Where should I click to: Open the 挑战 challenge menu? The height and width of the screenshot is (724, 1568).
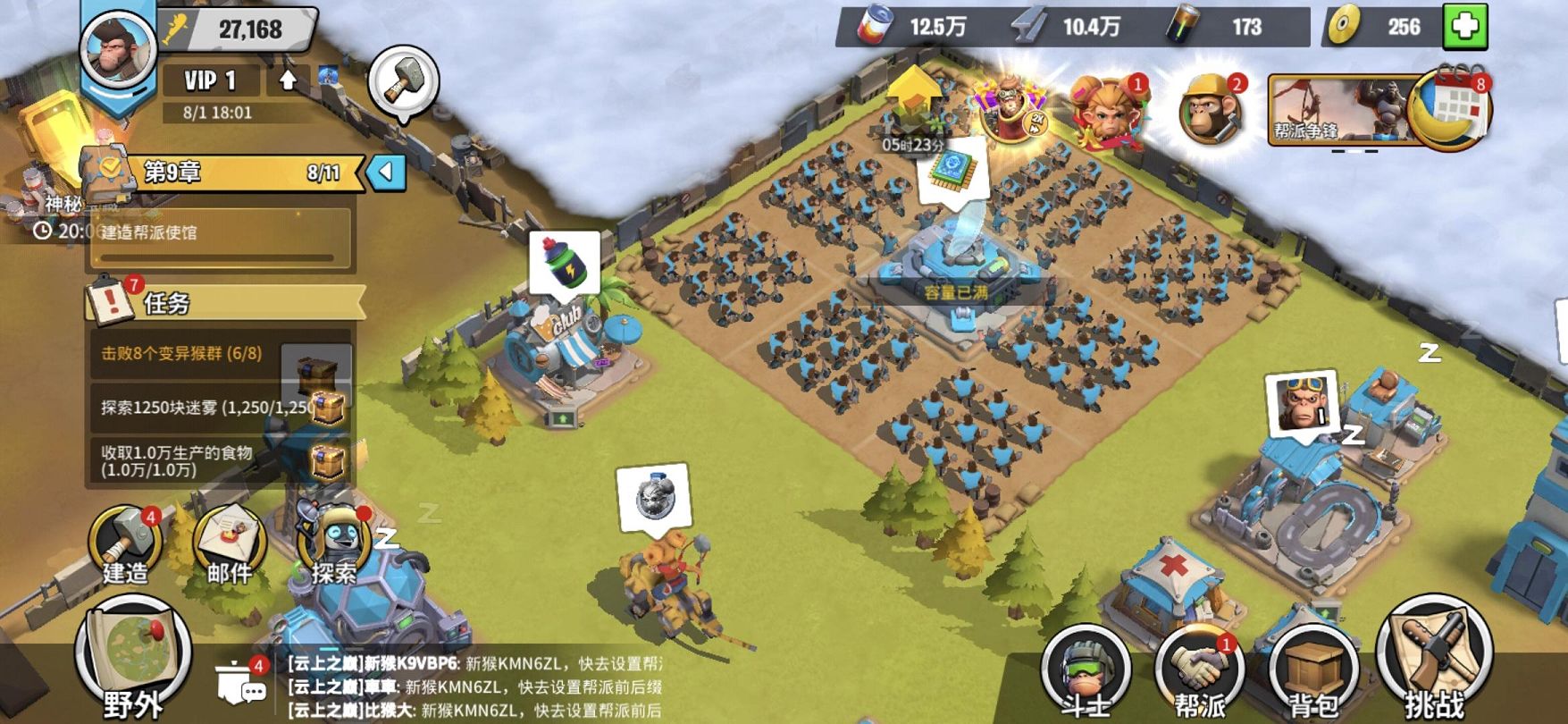point(1433,666)
